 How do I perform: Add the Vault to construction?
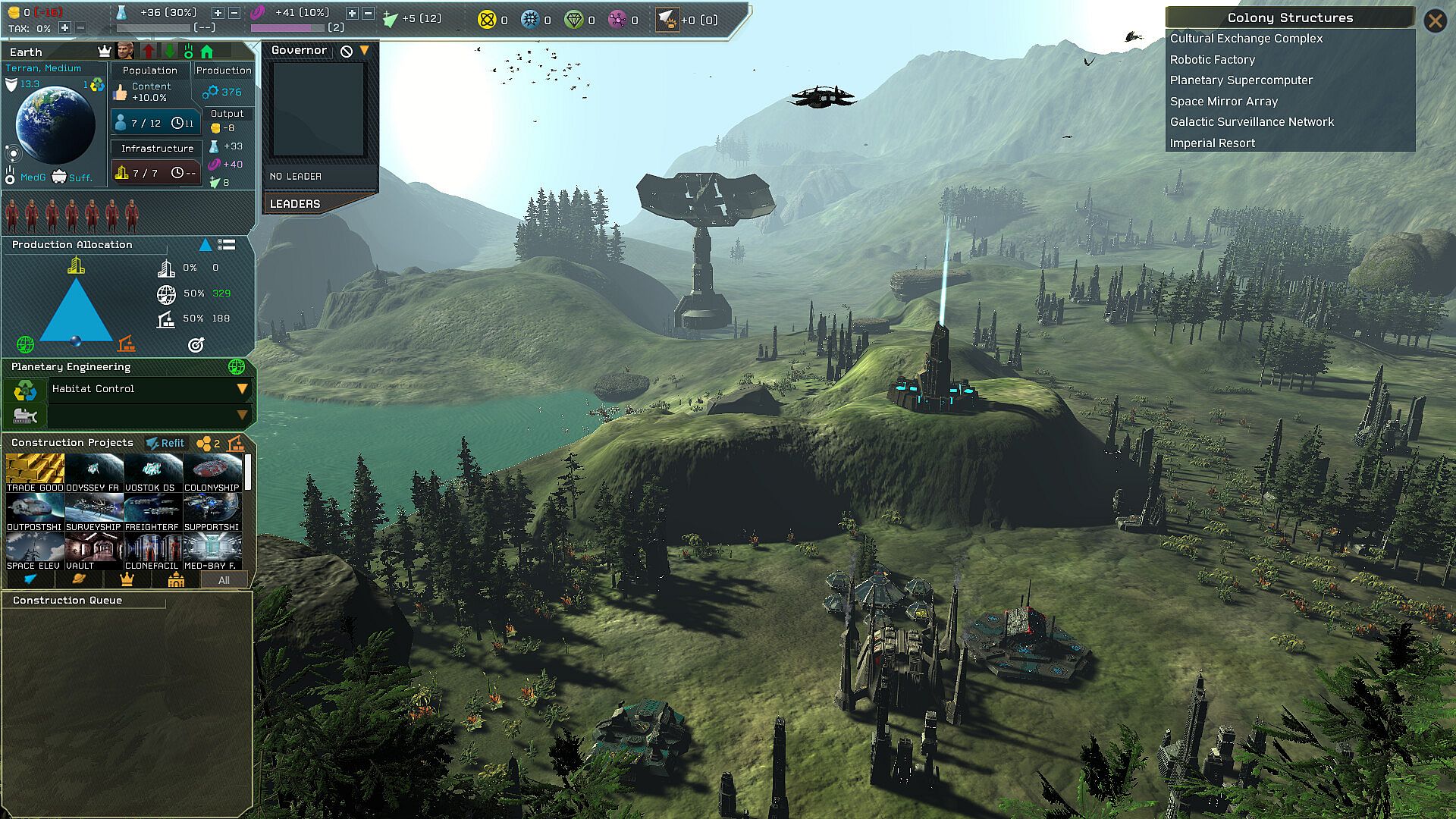pos(94,551)
